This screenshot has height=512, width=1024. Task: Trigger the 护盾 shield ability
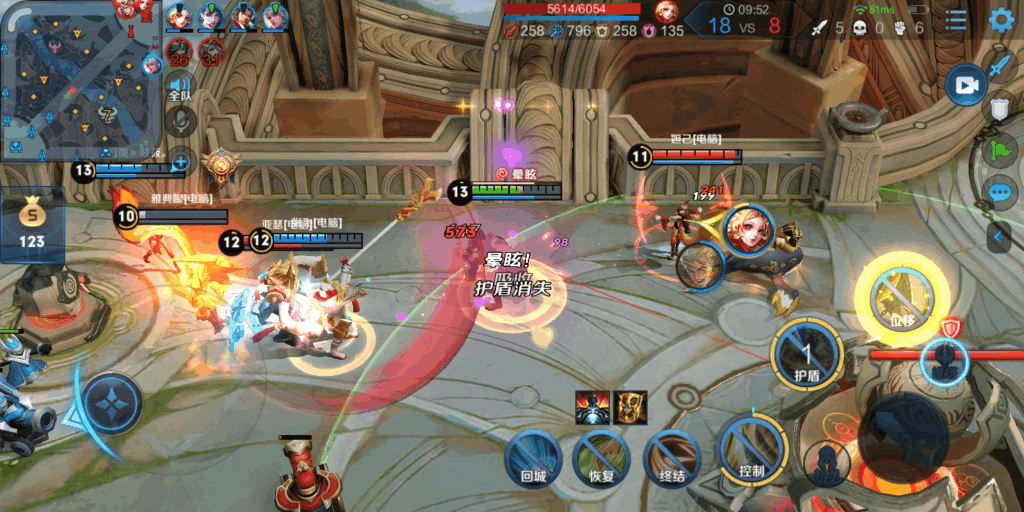click(806, 355)
